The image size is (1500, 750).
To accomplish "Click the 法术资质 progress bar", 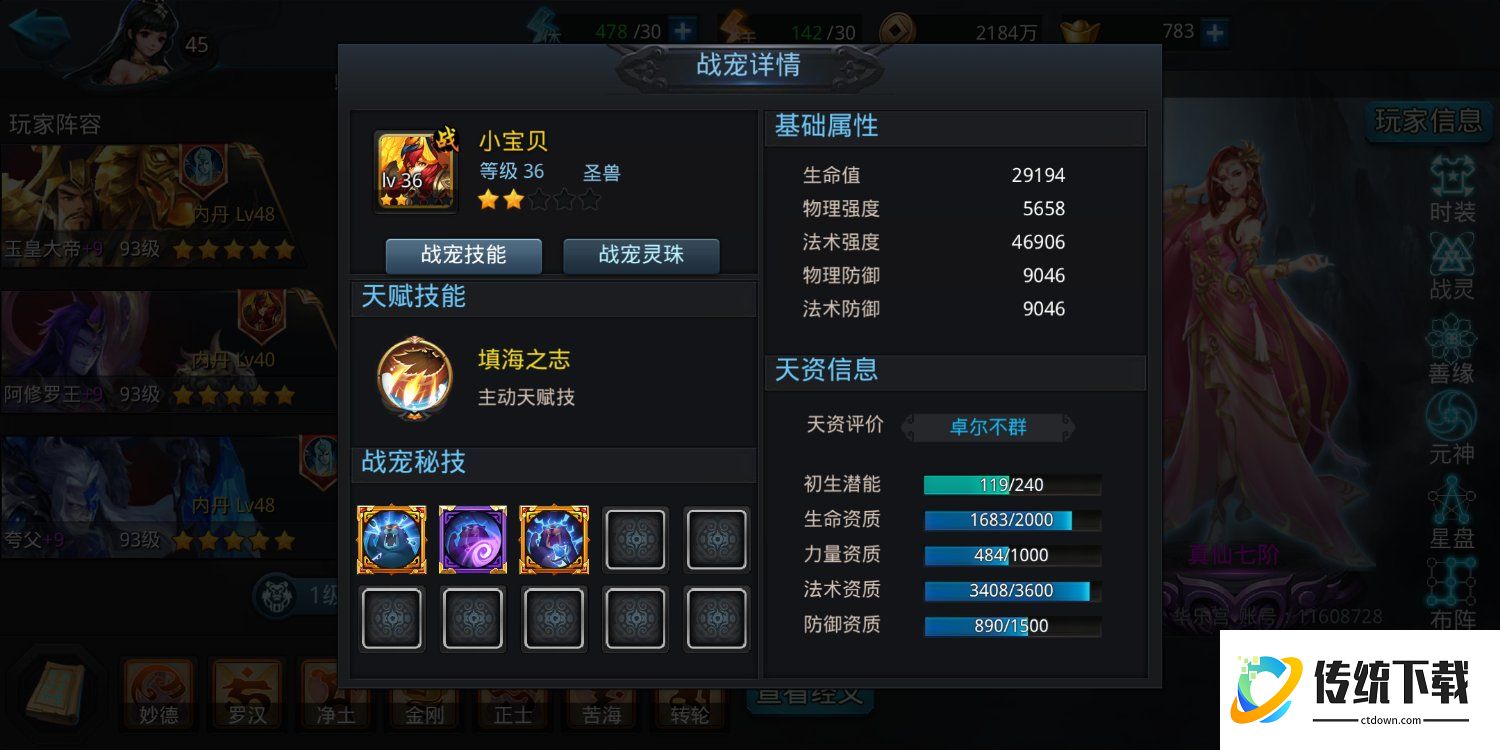I will tap(1011, 590).
